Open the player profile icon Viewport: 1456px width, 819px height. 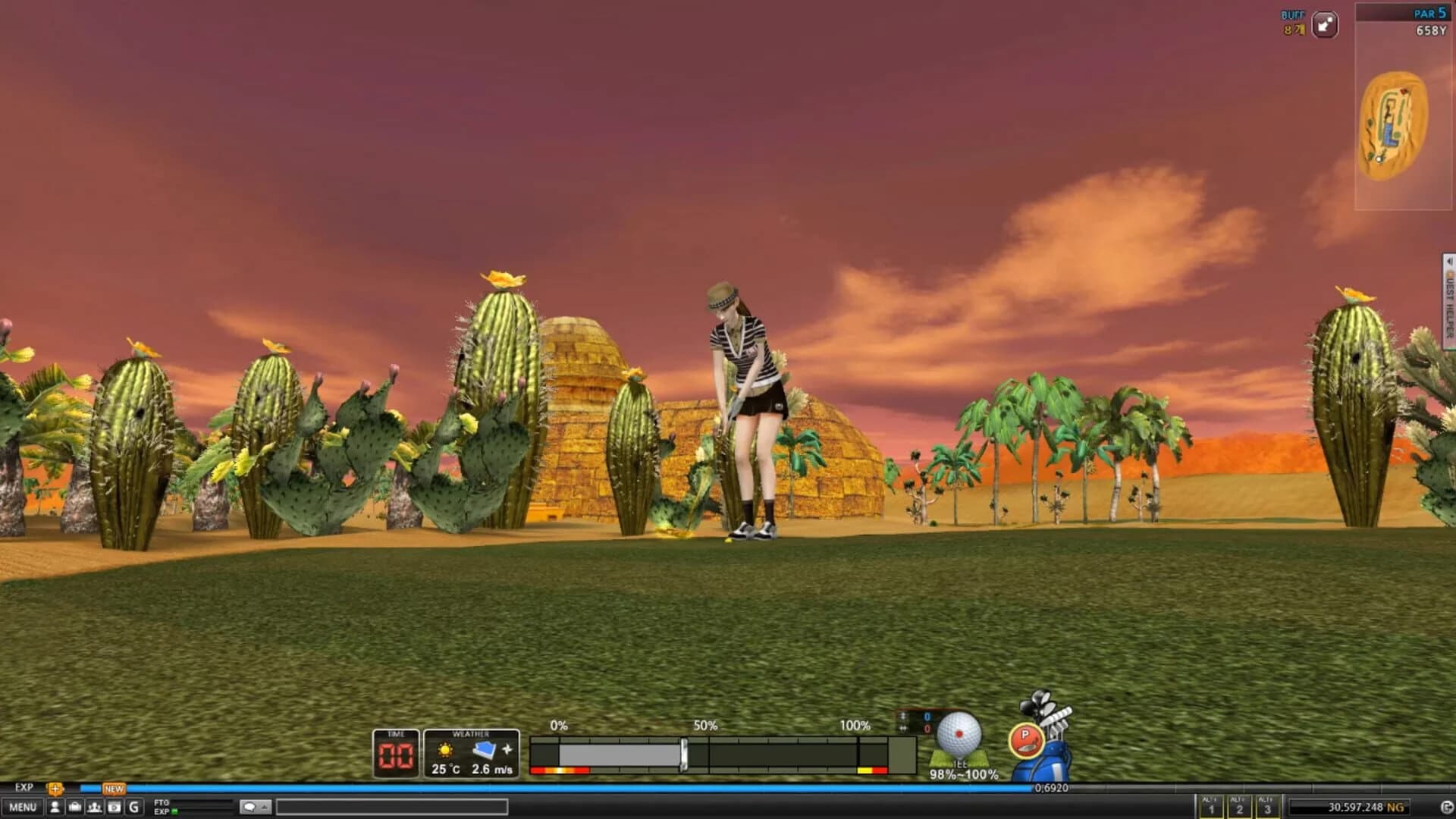pyautogui.click(x=55, y=807)
